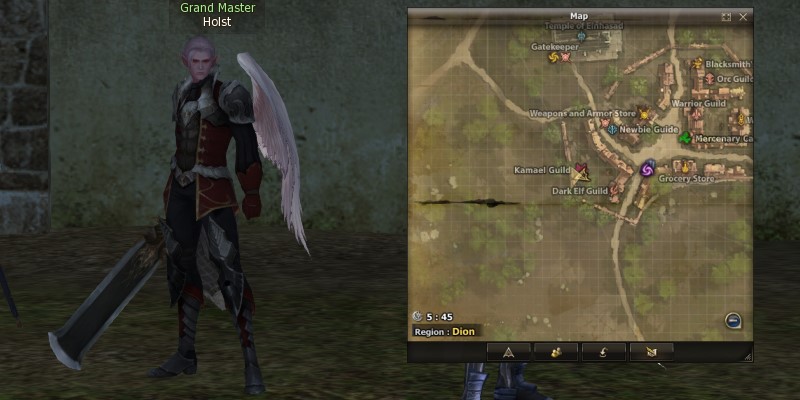800x400 pixels.
Task: Click the arrowhead button in map toolbar
Action: pyautogui.click(x=508, y=351)
